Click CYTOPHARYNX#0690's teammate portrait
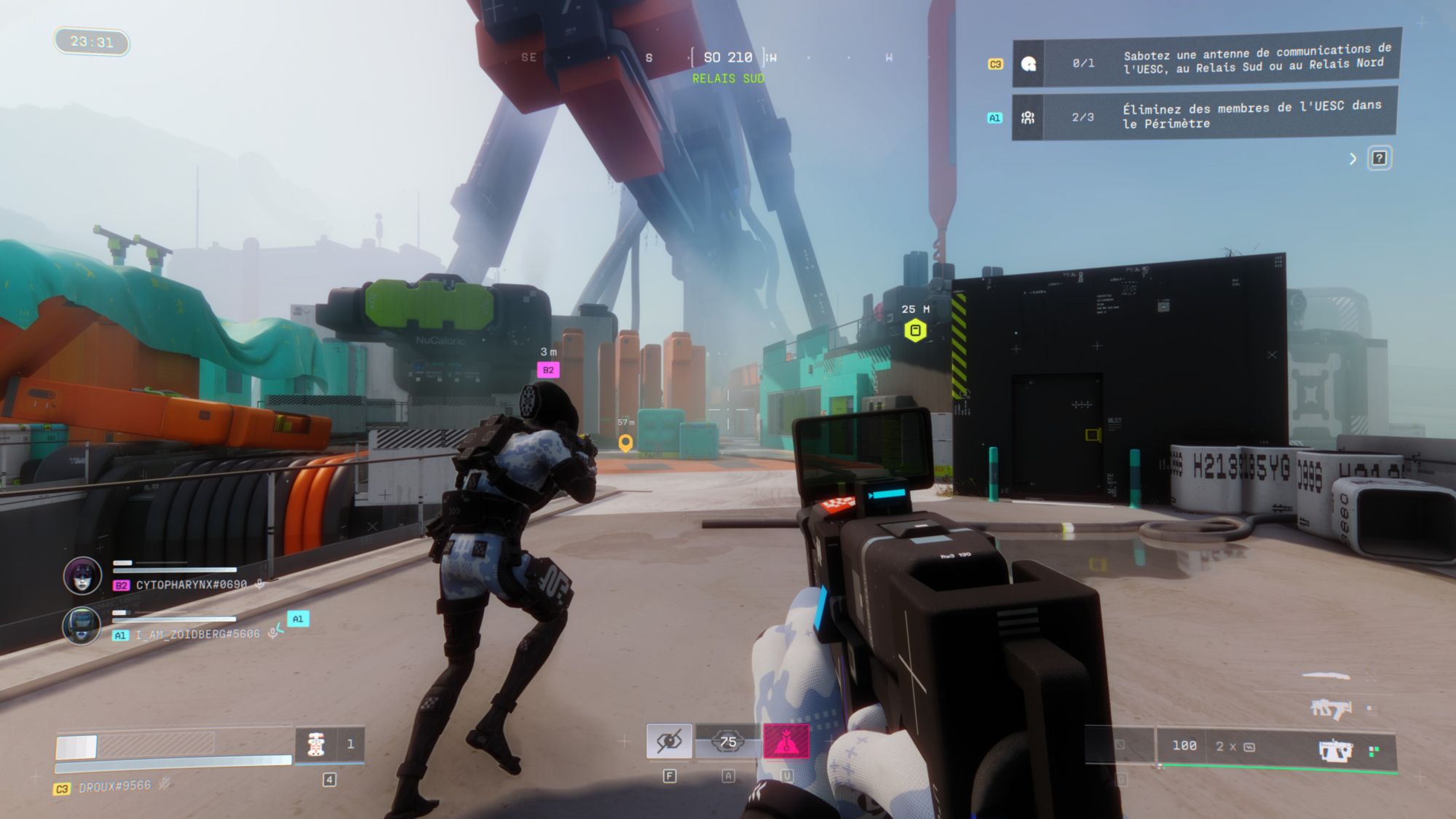The image size is (1456, 819). pyautogui.click(x=82, y=576)
